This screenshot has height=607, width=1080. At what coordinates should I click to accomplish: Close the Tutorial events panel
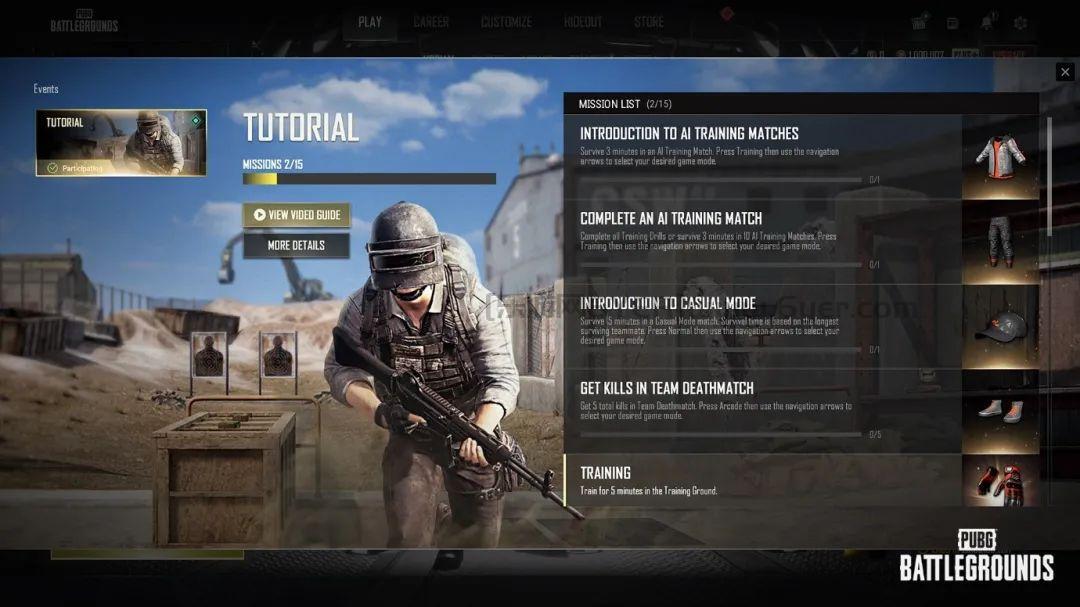pyautogui.click(x=1064, y=72)
